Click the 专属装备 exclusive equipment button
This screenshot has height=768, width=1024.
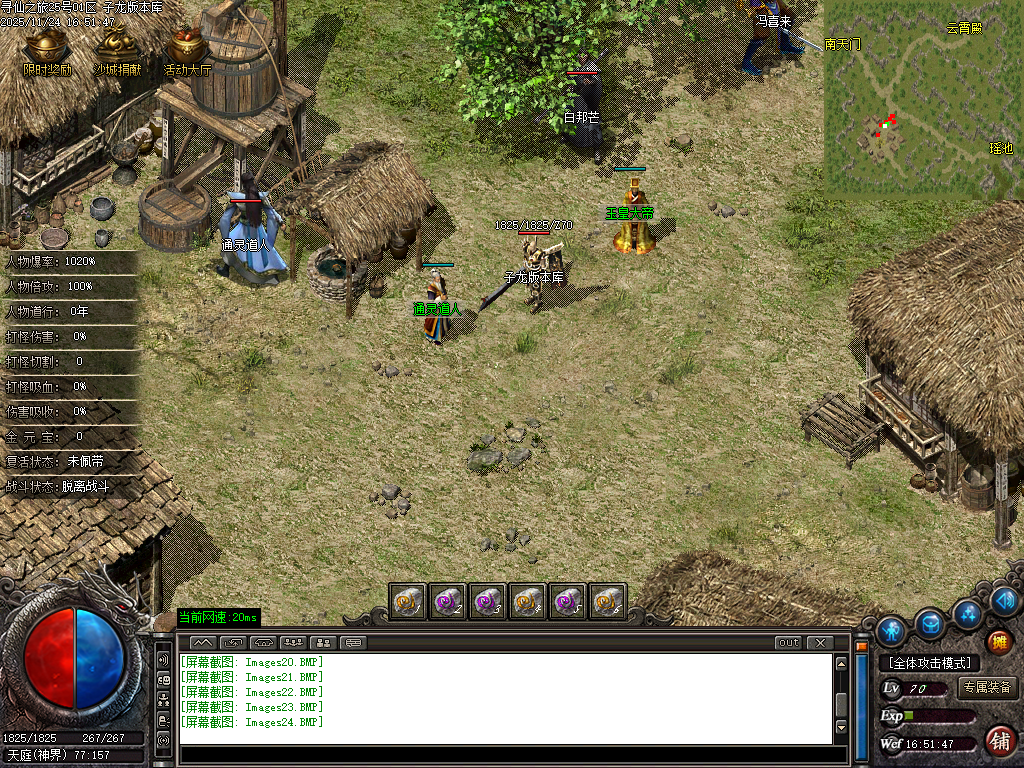[x=988, y=688]
